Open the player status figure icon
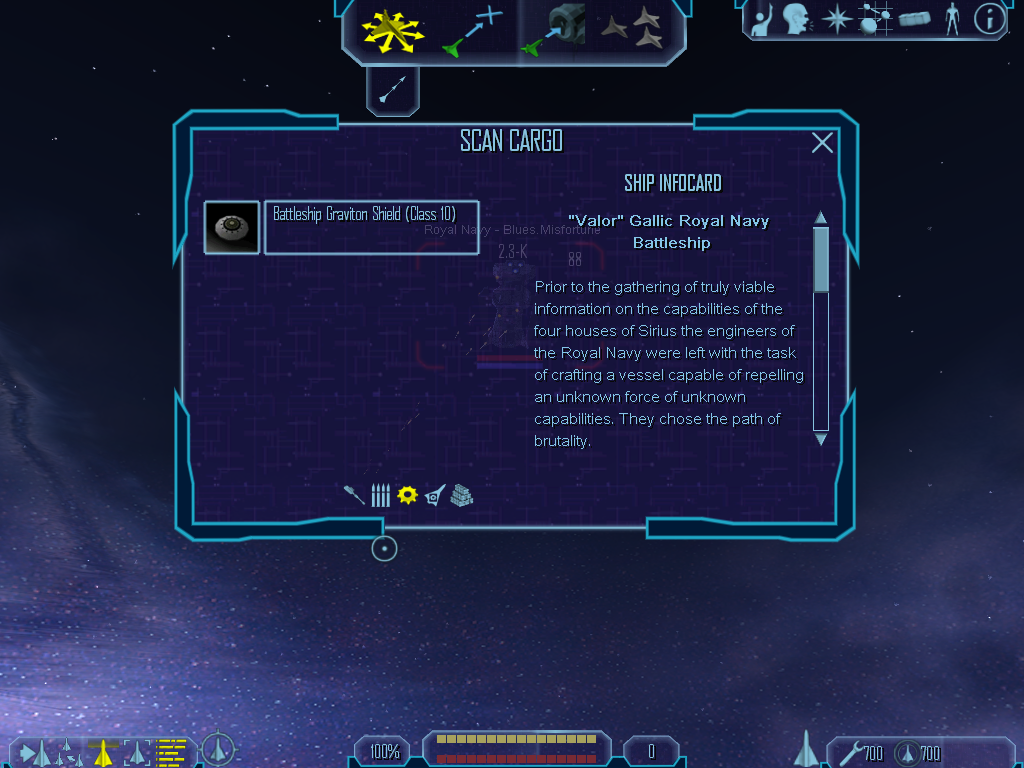1024x768 pixels. coord(951,19)
